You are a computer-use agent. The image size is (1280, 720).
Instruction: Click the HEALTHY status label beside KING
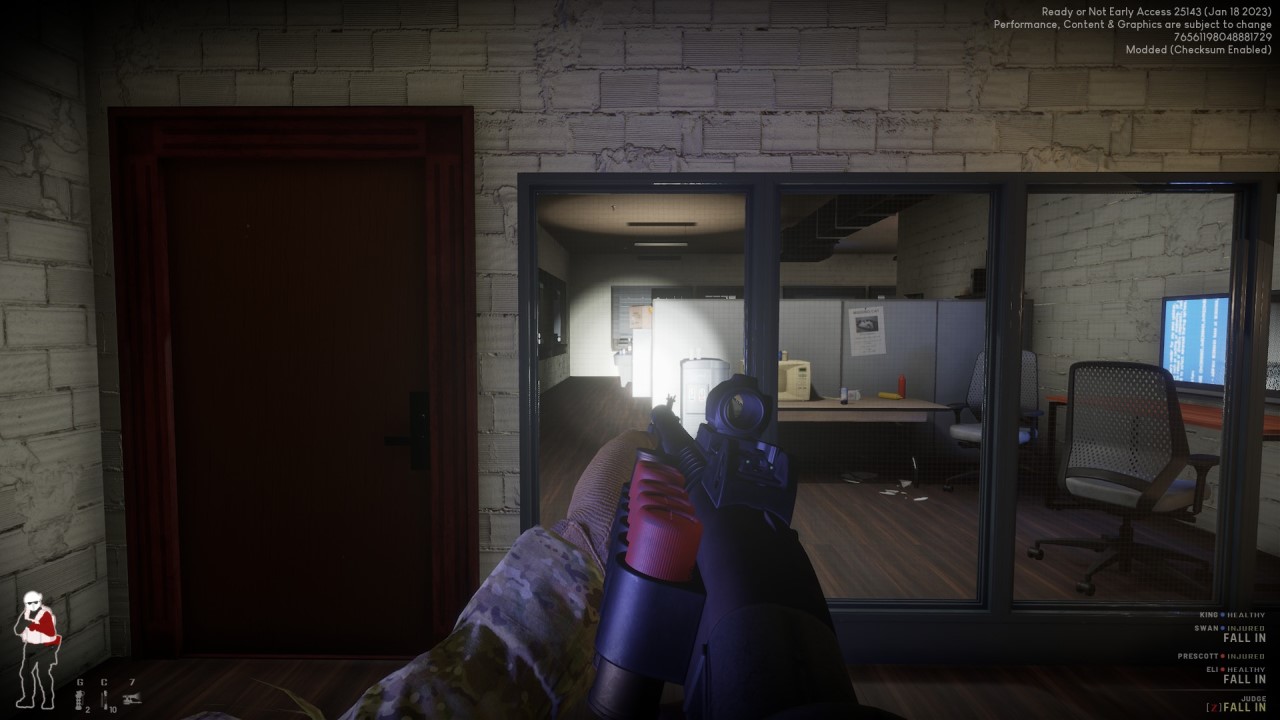coord(1246,614)
